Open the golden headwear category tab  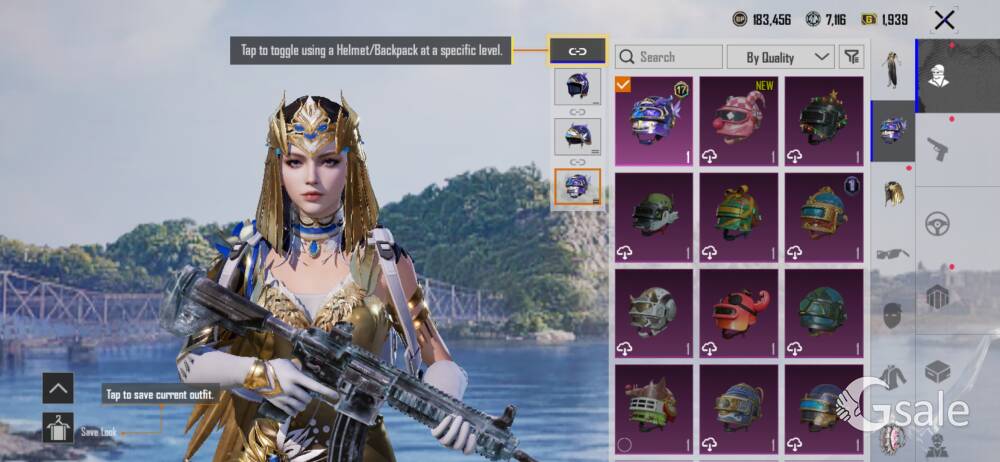click(x=892, y=192)
